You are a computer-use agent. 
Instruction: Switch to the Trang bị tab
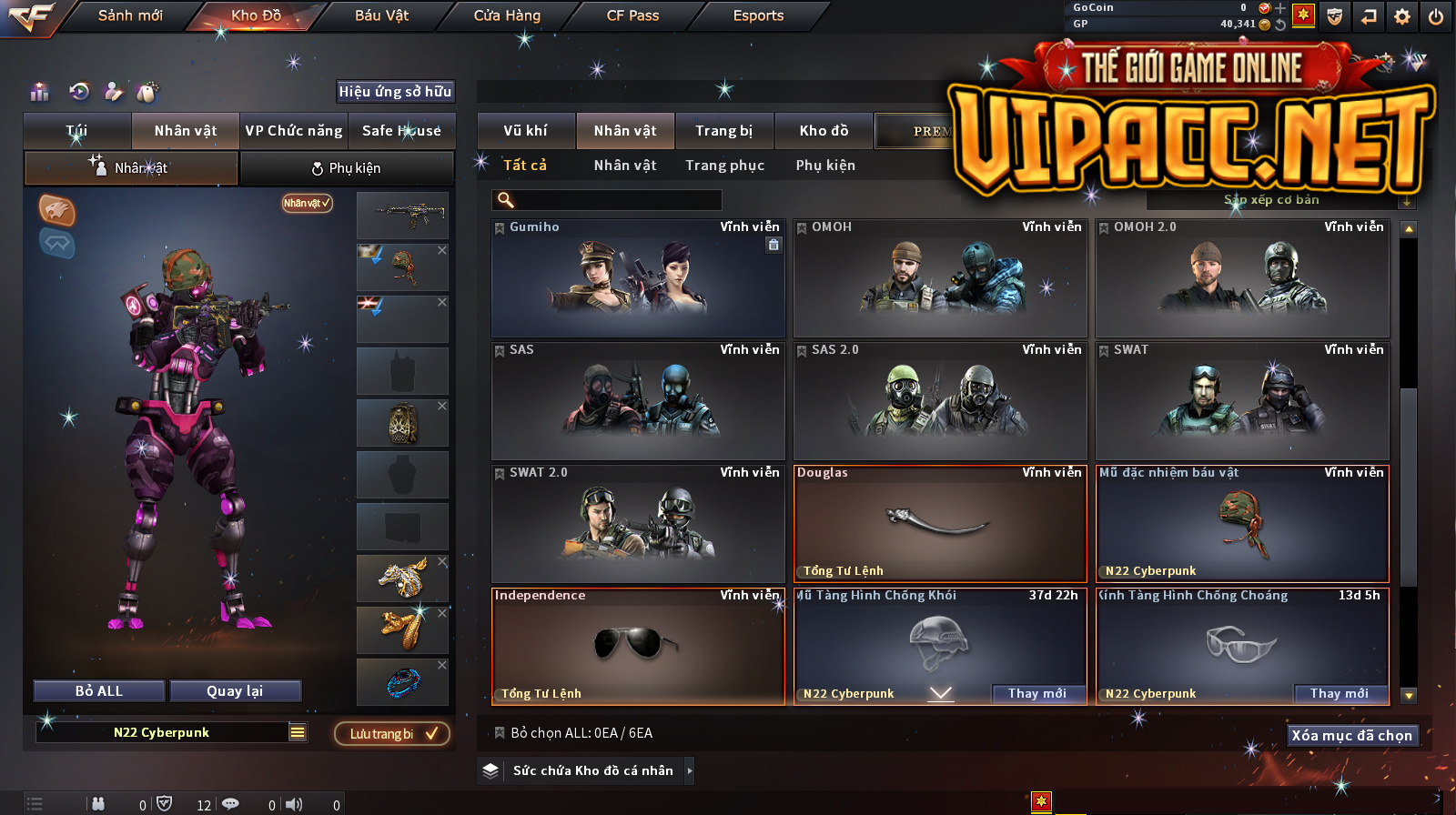tap(724, 131)
